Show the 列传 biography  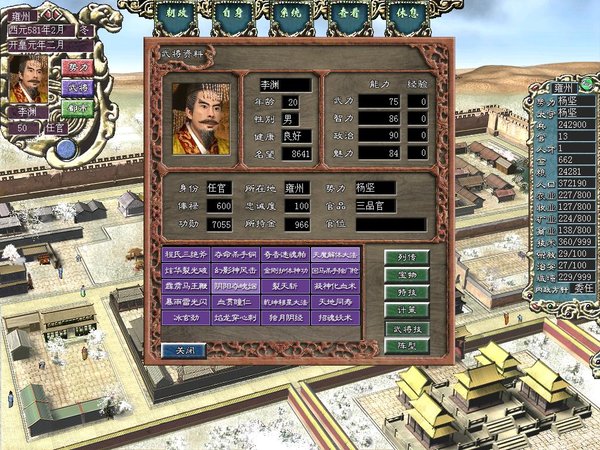click(x=406, y=257)
